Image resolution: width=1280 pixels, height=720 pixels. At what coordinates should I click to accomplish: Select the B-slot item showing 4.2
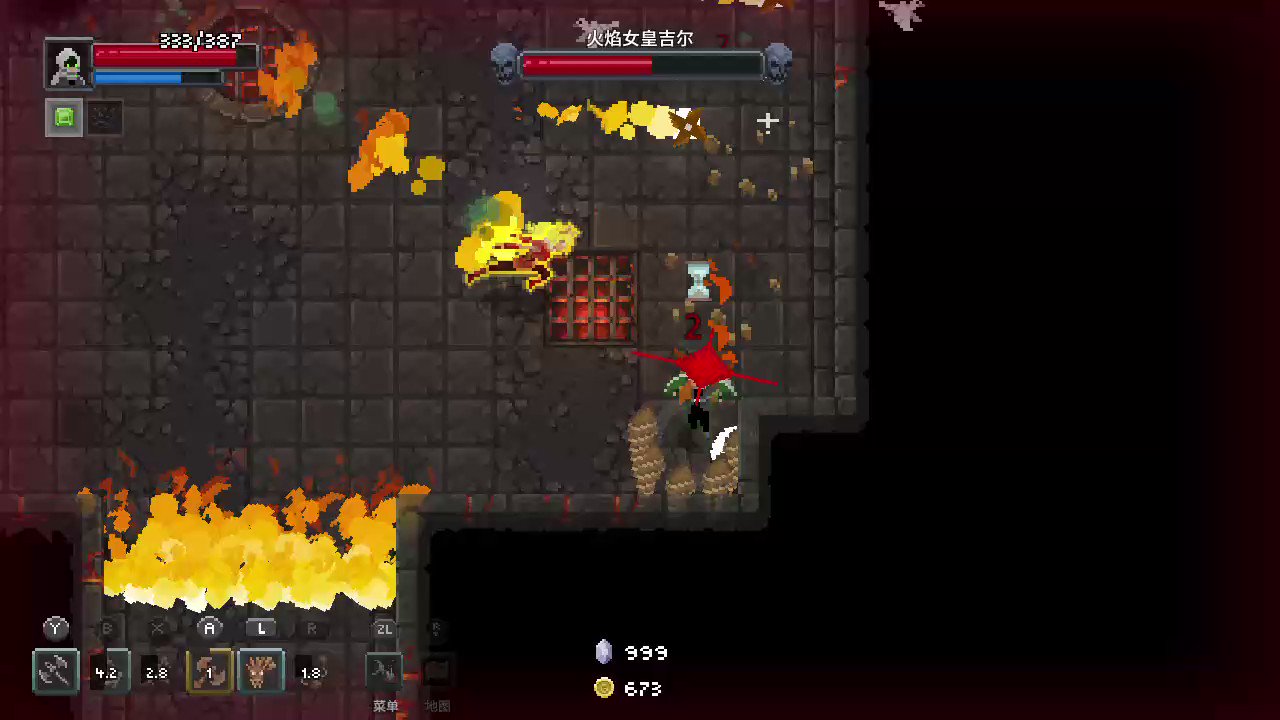(107, 671)
